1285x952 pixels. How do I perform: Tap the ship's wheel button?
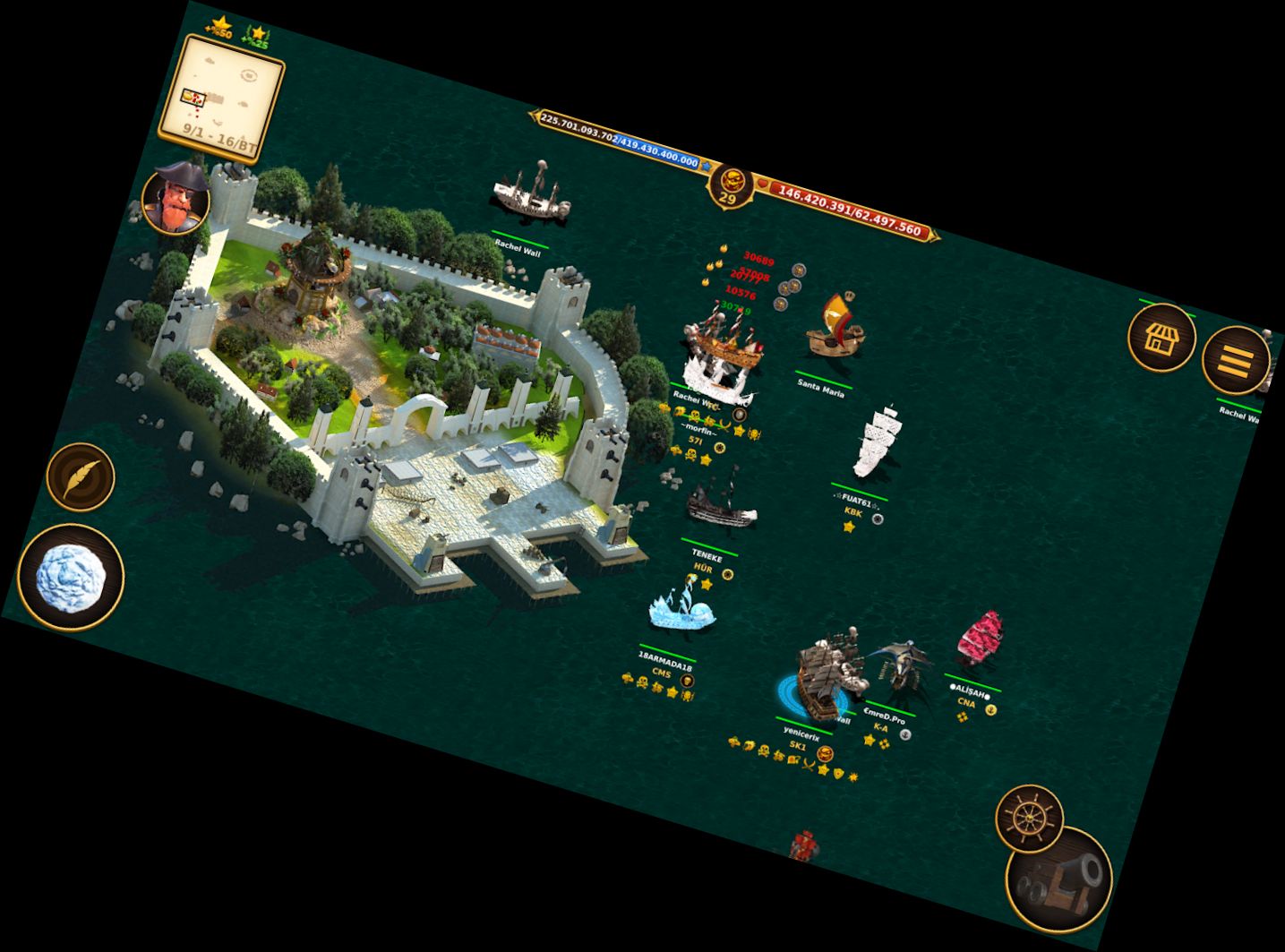pos(1030,818)
